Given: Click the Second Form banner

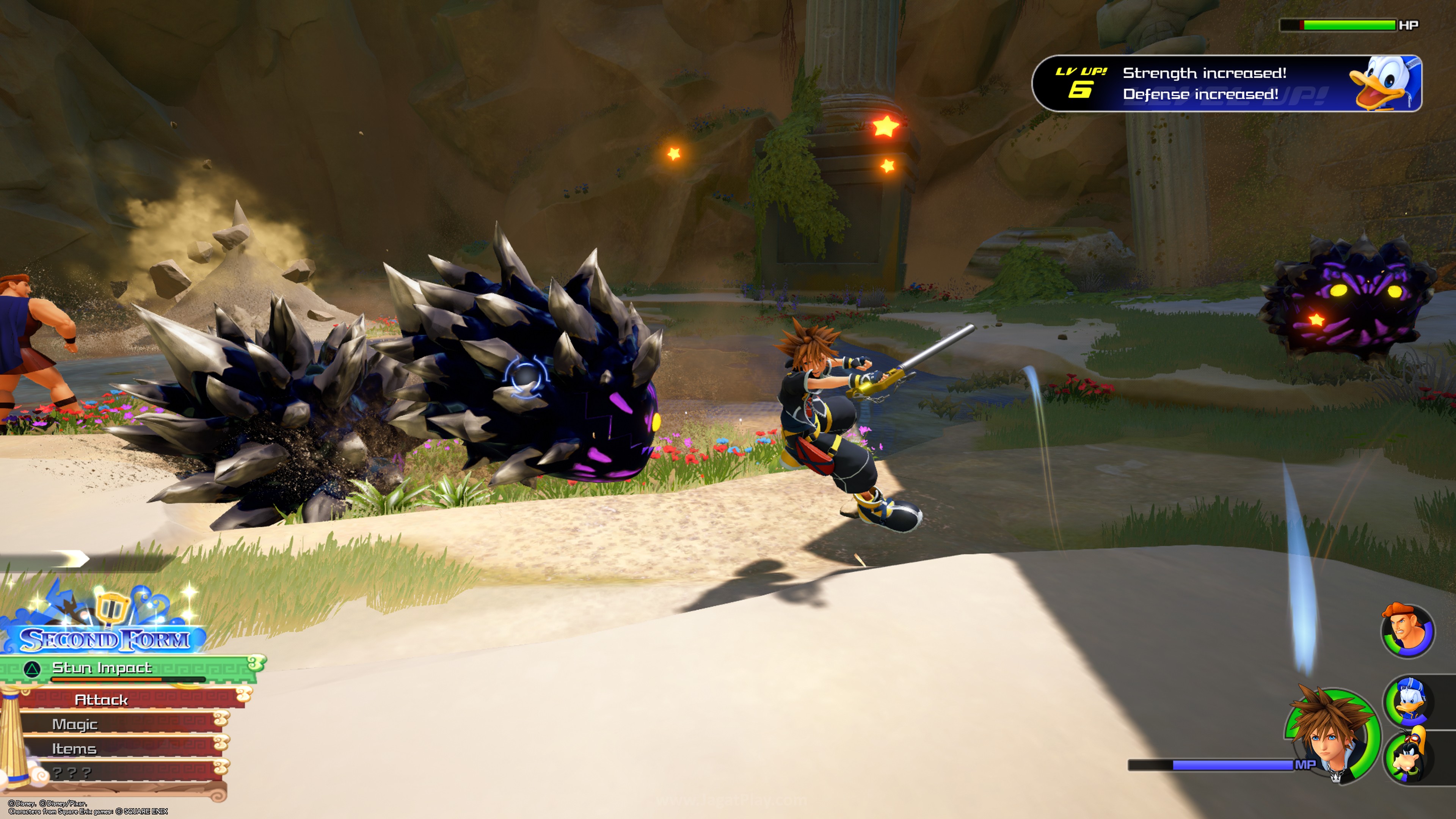Looking at the screenshot, I should coord(105,639).
